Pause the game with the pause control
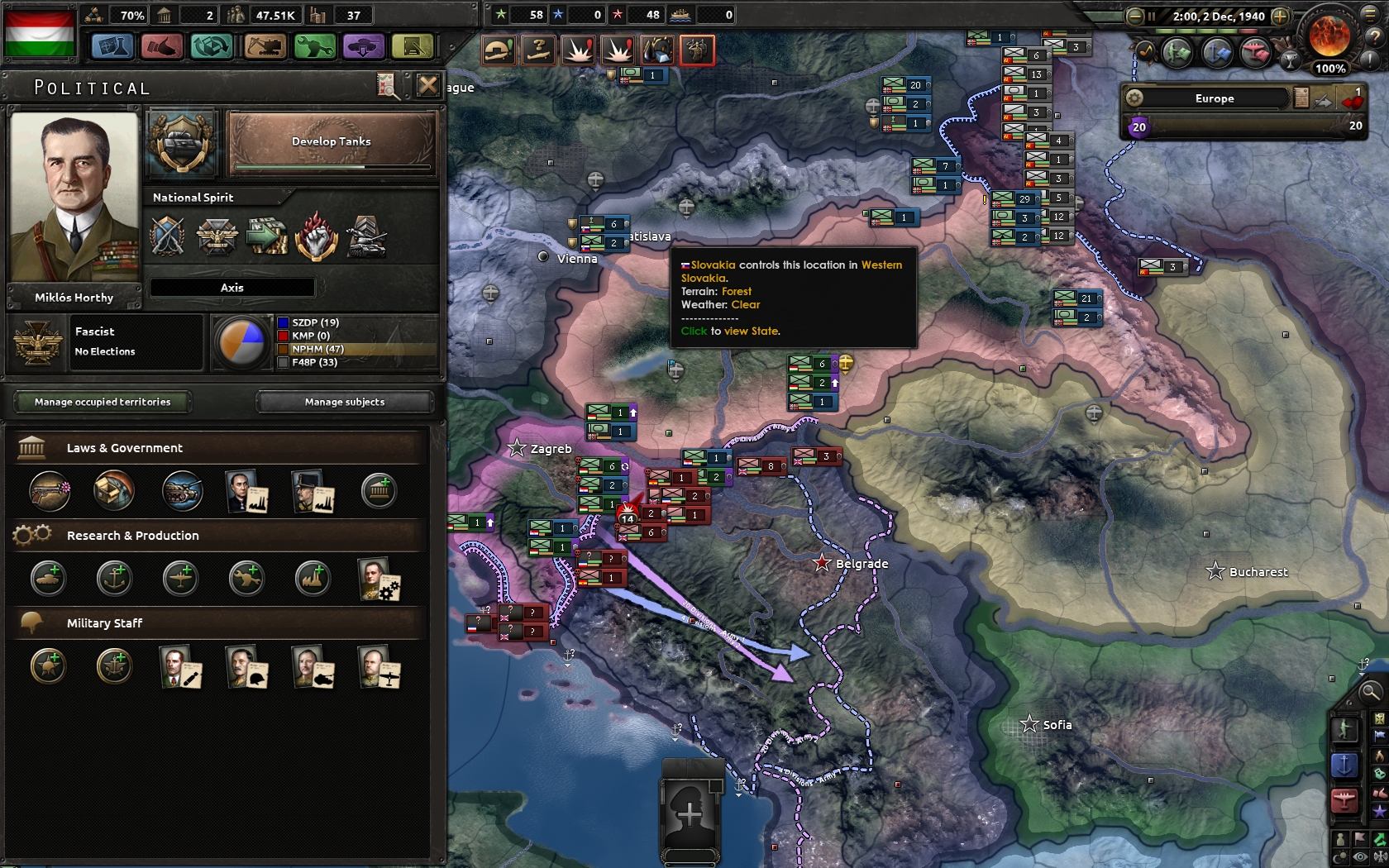1389x868 pixels. pyautogui.click(x=1151, y=16)
